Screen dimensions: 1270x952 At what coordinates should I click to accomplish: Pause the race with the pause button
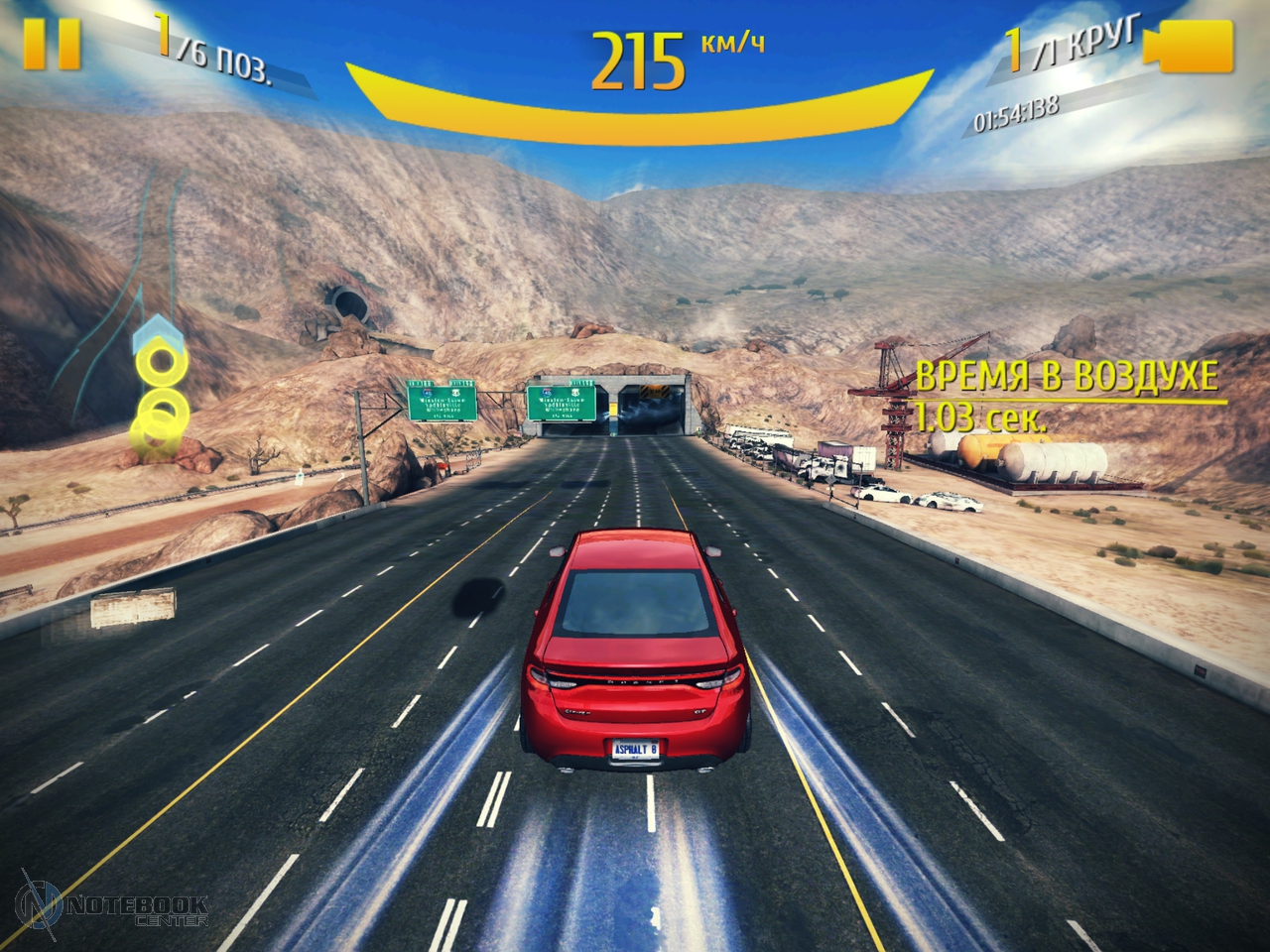[x=52, y=44]
